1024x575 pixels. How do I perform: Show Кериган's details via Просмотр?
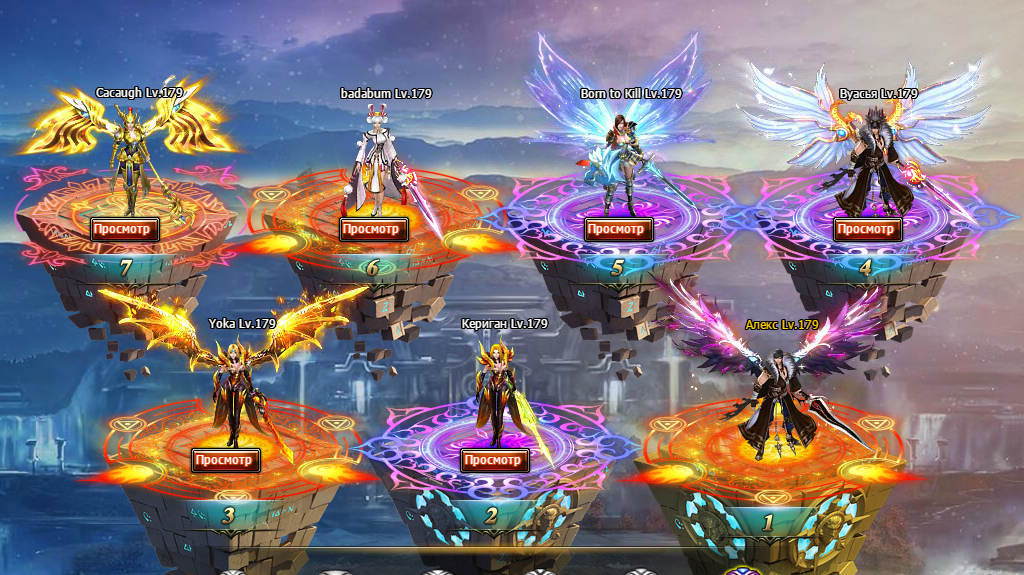click(x=494, y=460)
